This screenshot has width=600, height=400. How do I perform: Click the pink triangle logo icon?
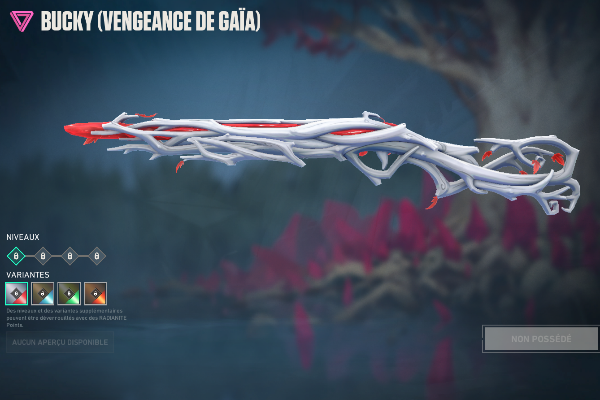coord(20,21)
